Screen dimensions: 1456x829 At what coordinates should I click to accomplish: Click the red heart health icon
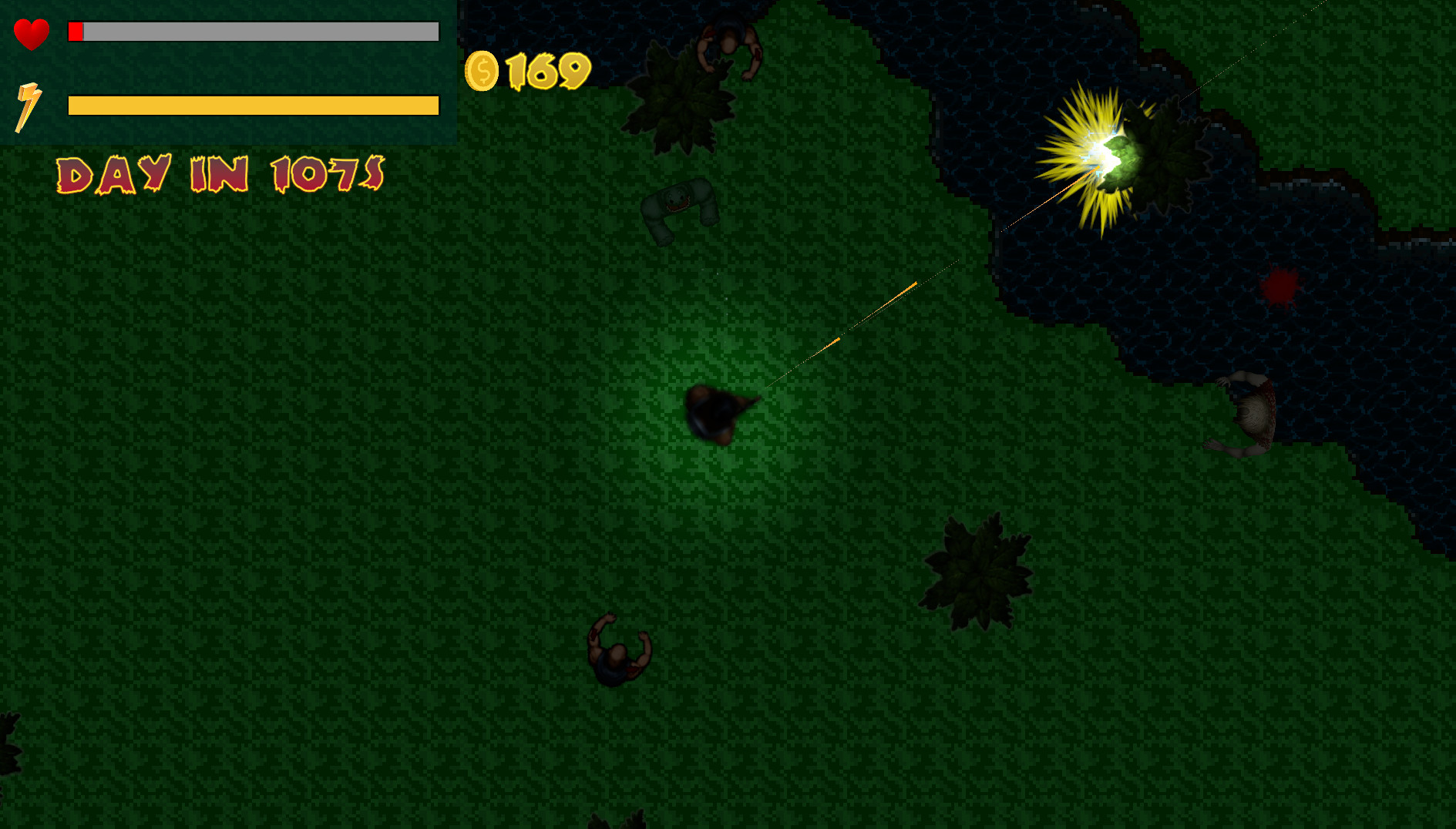click(32, 34)
